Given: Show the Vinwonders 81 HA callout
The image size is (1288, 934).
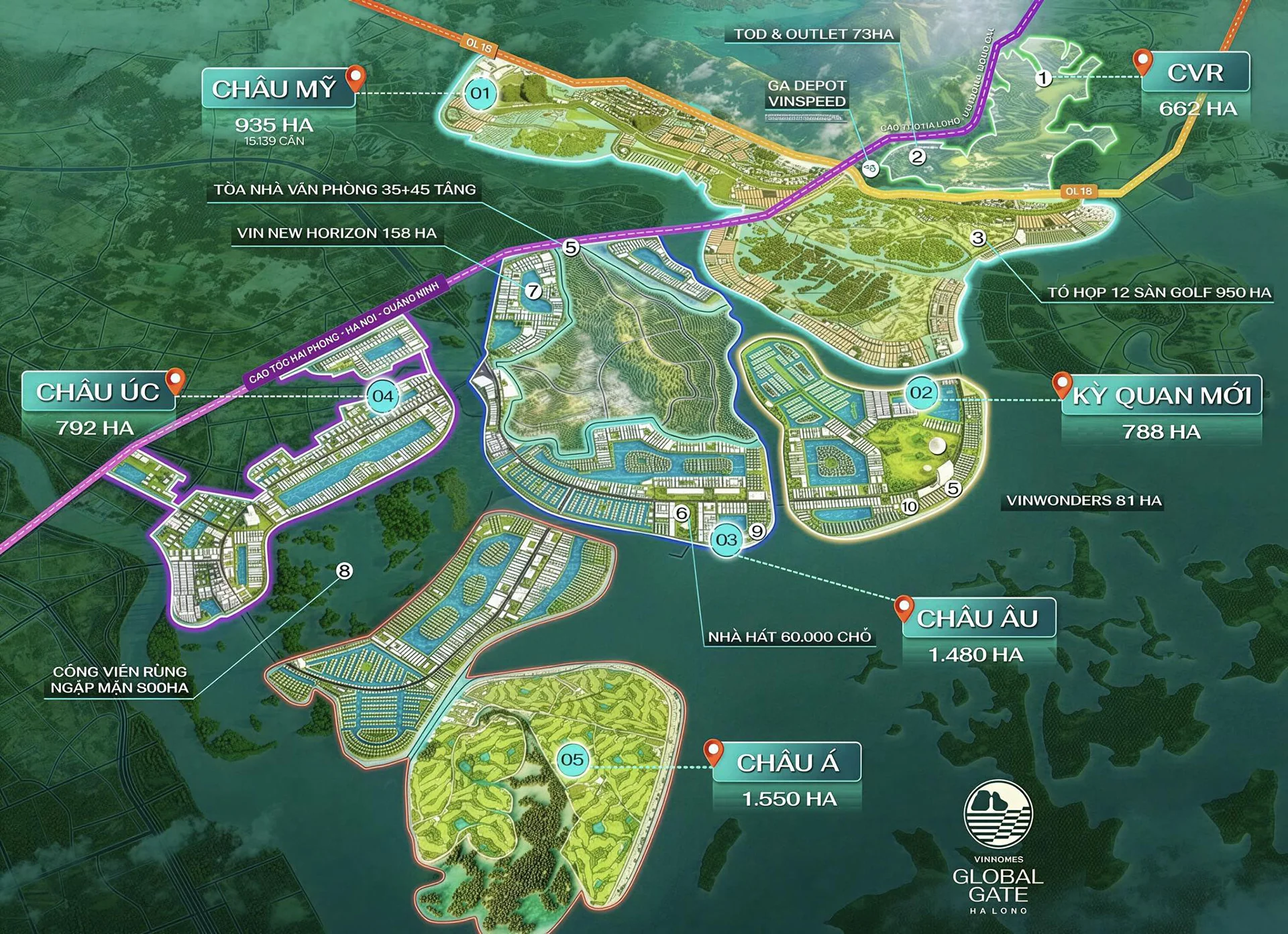Looking at the screenshot, I should point(1083,501).
